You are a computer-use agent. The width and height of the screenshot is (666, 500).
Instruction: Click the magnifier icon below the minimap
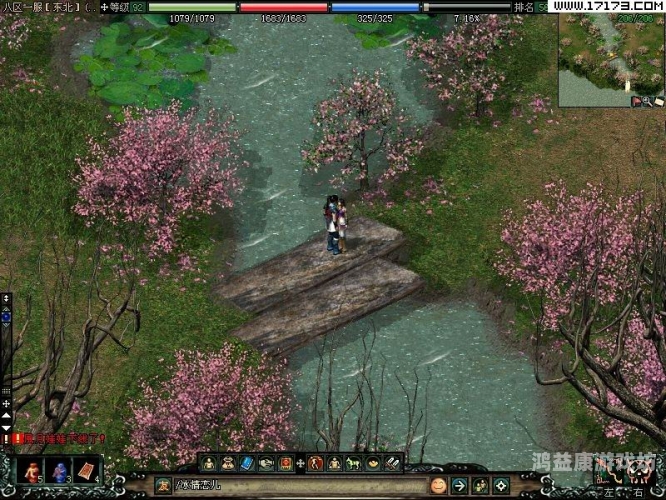648,101
